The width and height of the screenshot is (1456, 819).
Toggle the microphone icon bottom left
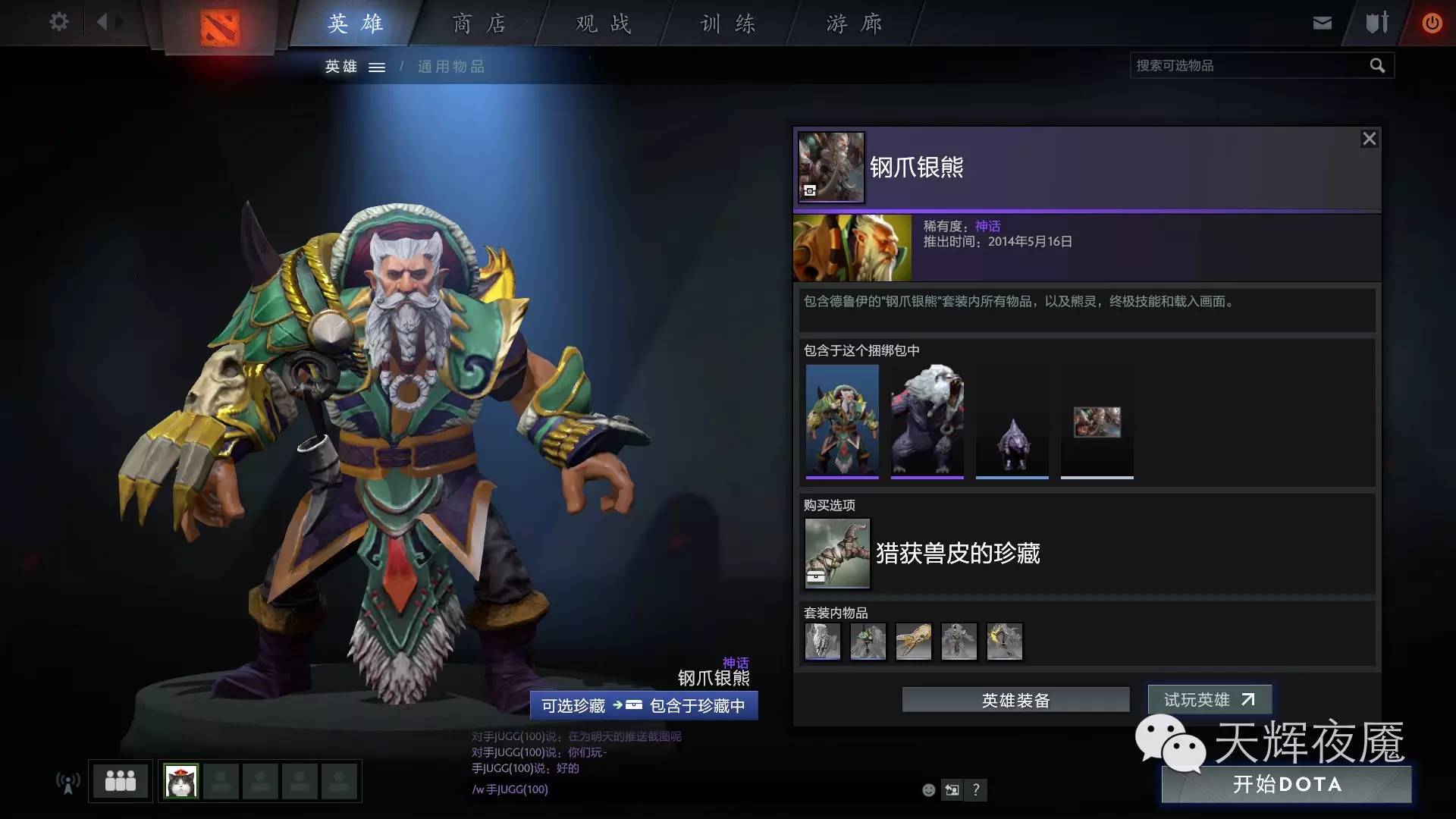[x=67, y=783]
